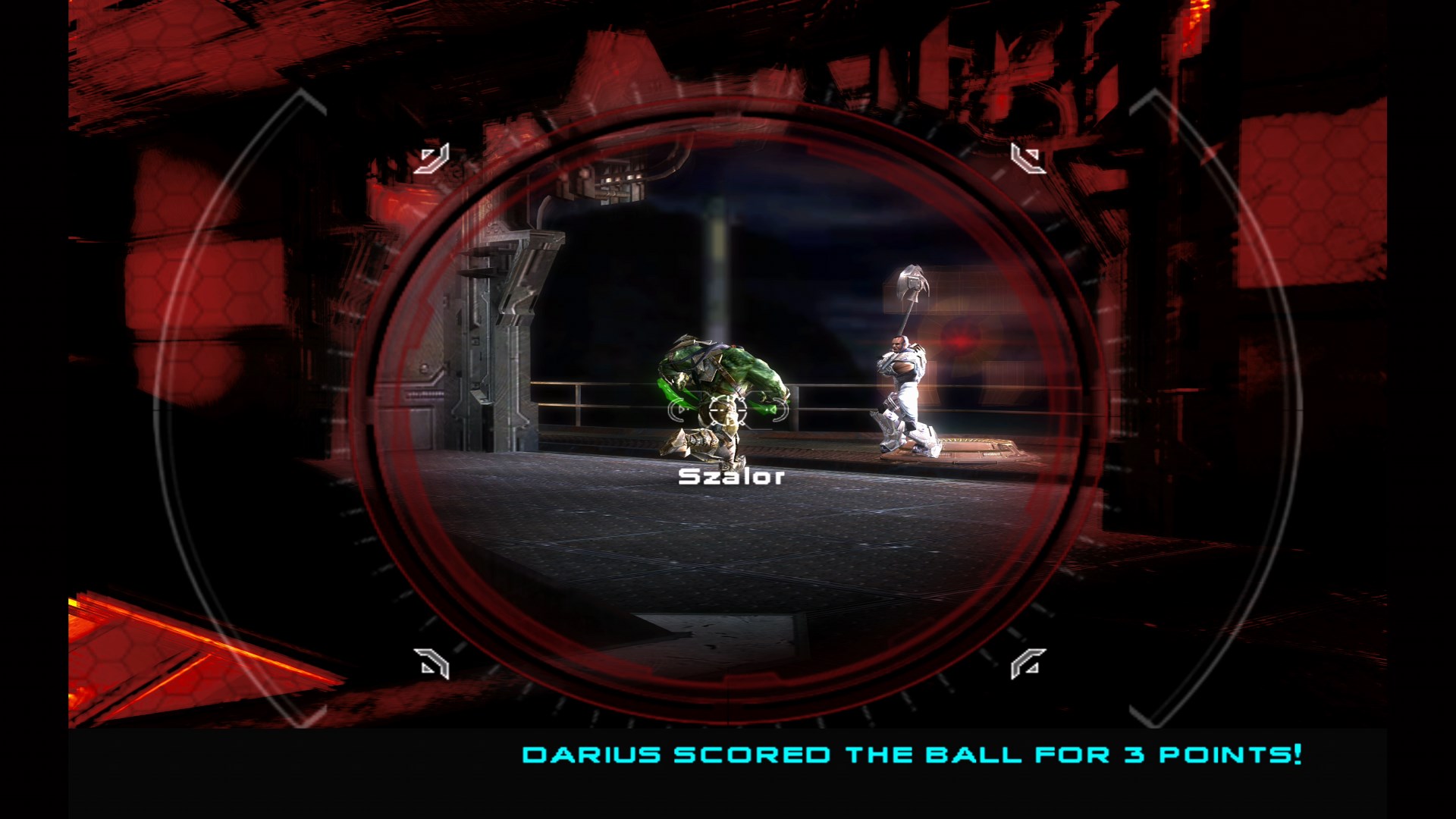Viewport: 1456px width, 819px height.
Task: Click the top-left scope bracket icon
Action: tap(432, 158)
